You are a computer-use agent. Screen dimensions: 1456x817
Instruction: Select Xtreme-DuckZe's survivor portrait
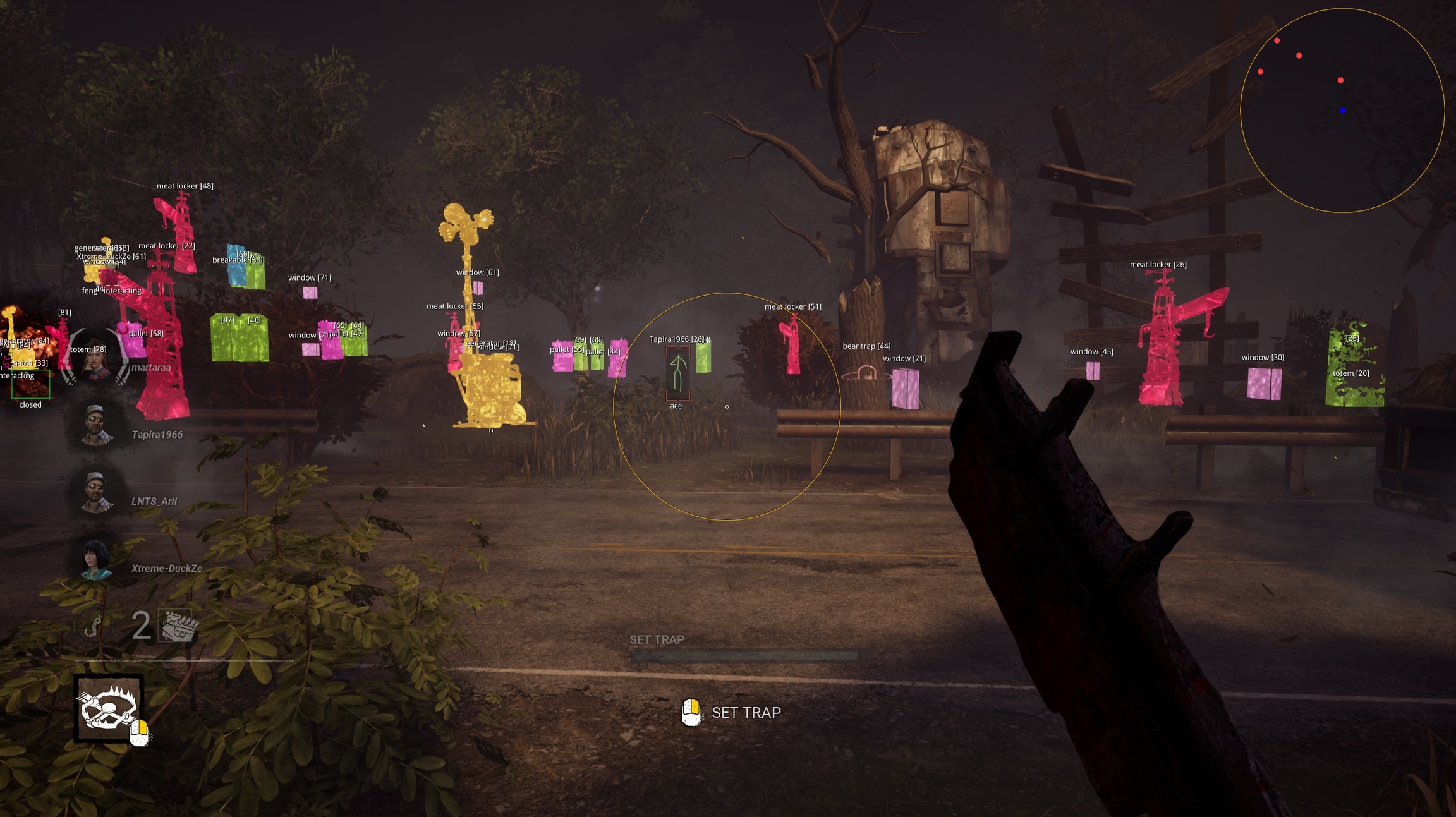[x=96, y=559]
